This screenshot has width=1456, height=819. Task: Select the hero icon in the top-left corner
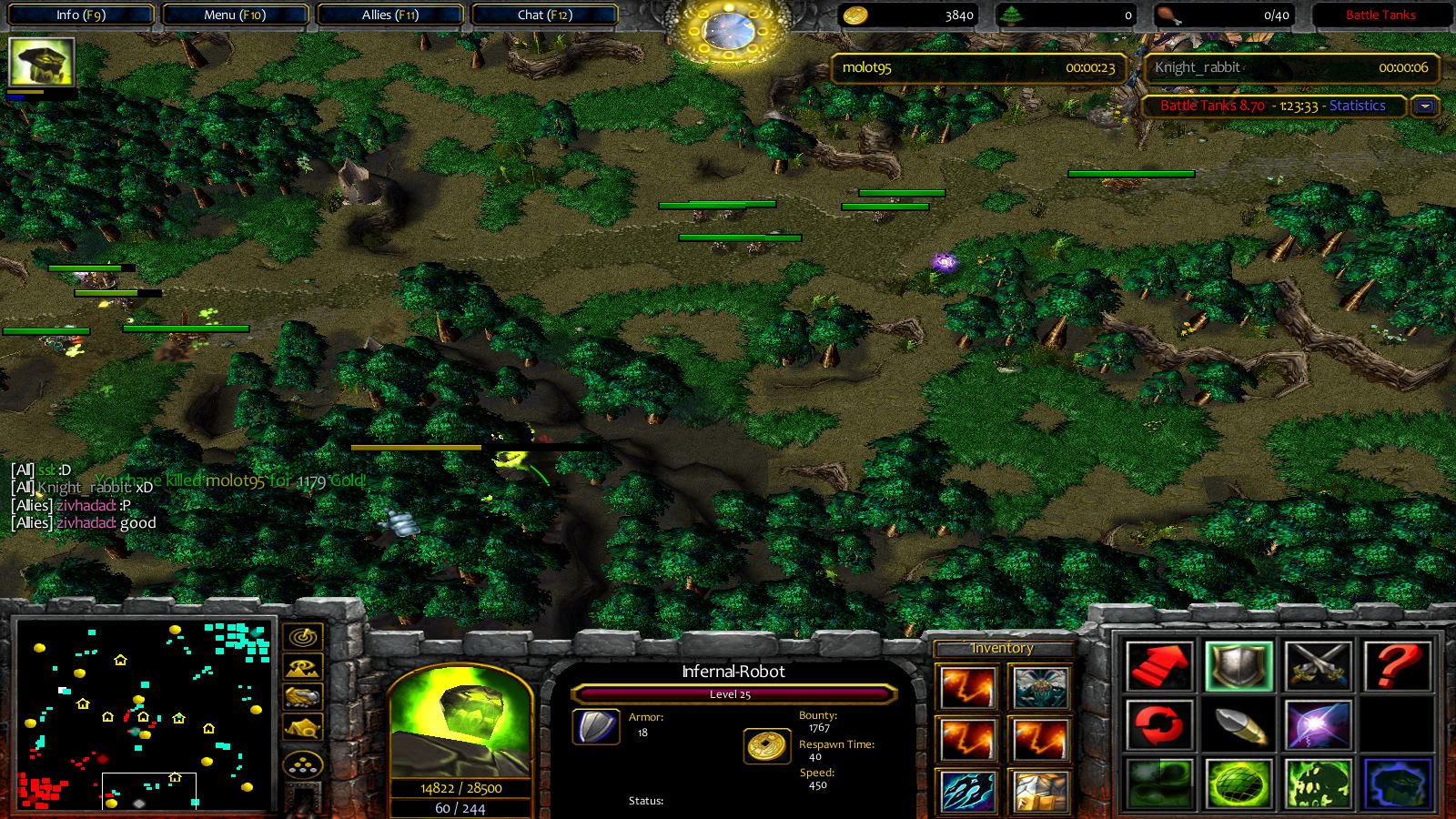tap(41, 63)
